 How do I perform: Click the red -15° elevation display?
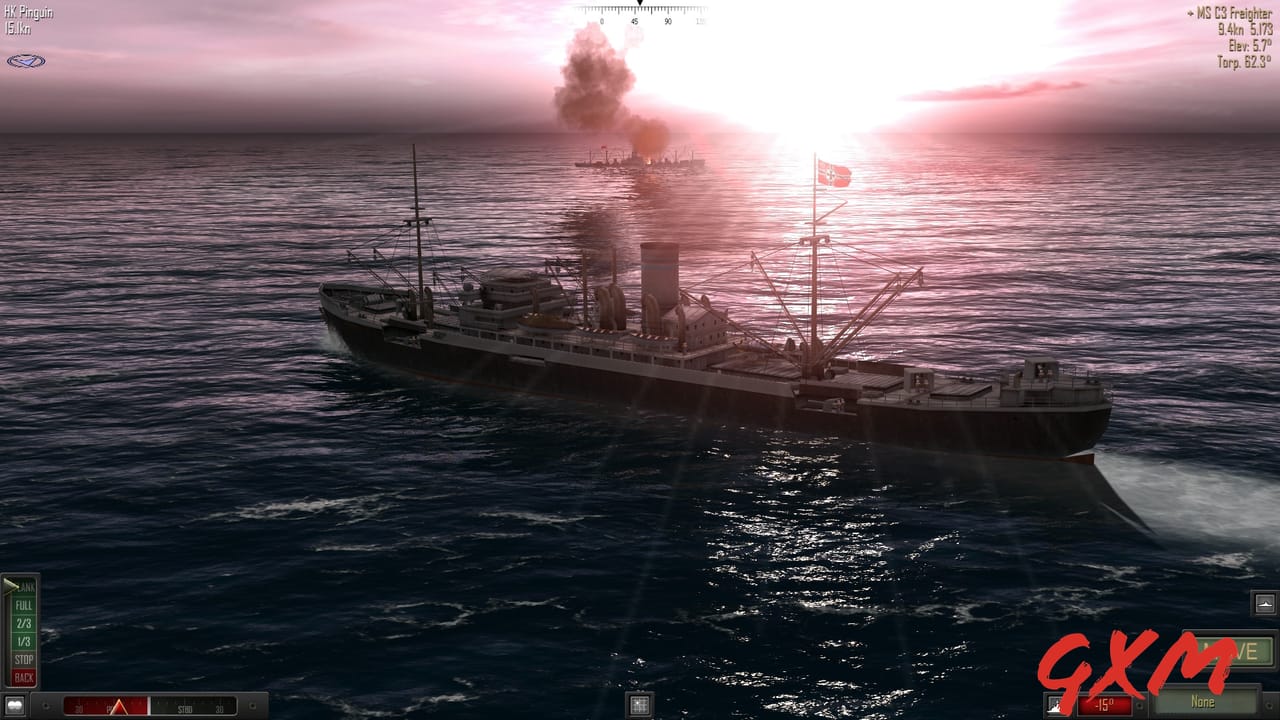click(x=1103, y=703)
